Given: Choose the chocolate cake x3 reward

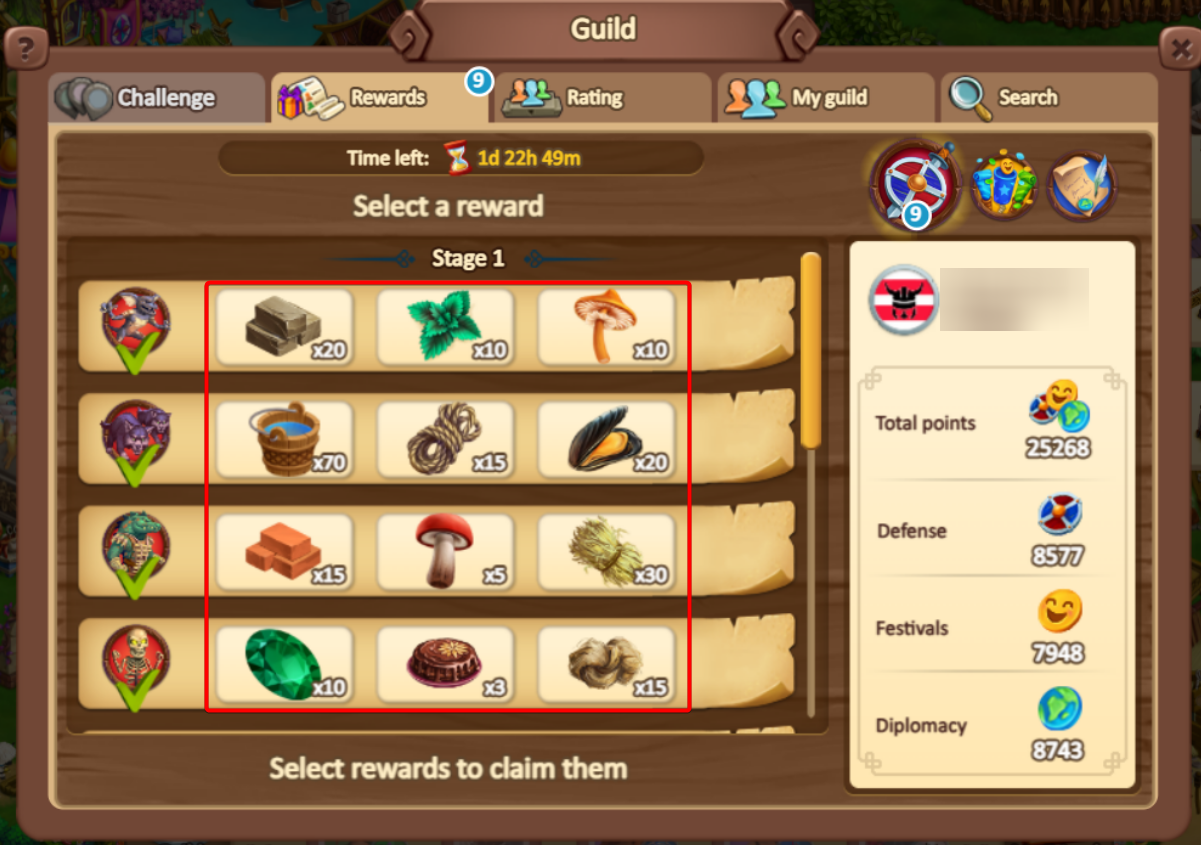Looking at the screenshot, I should [x=445, y=664].
